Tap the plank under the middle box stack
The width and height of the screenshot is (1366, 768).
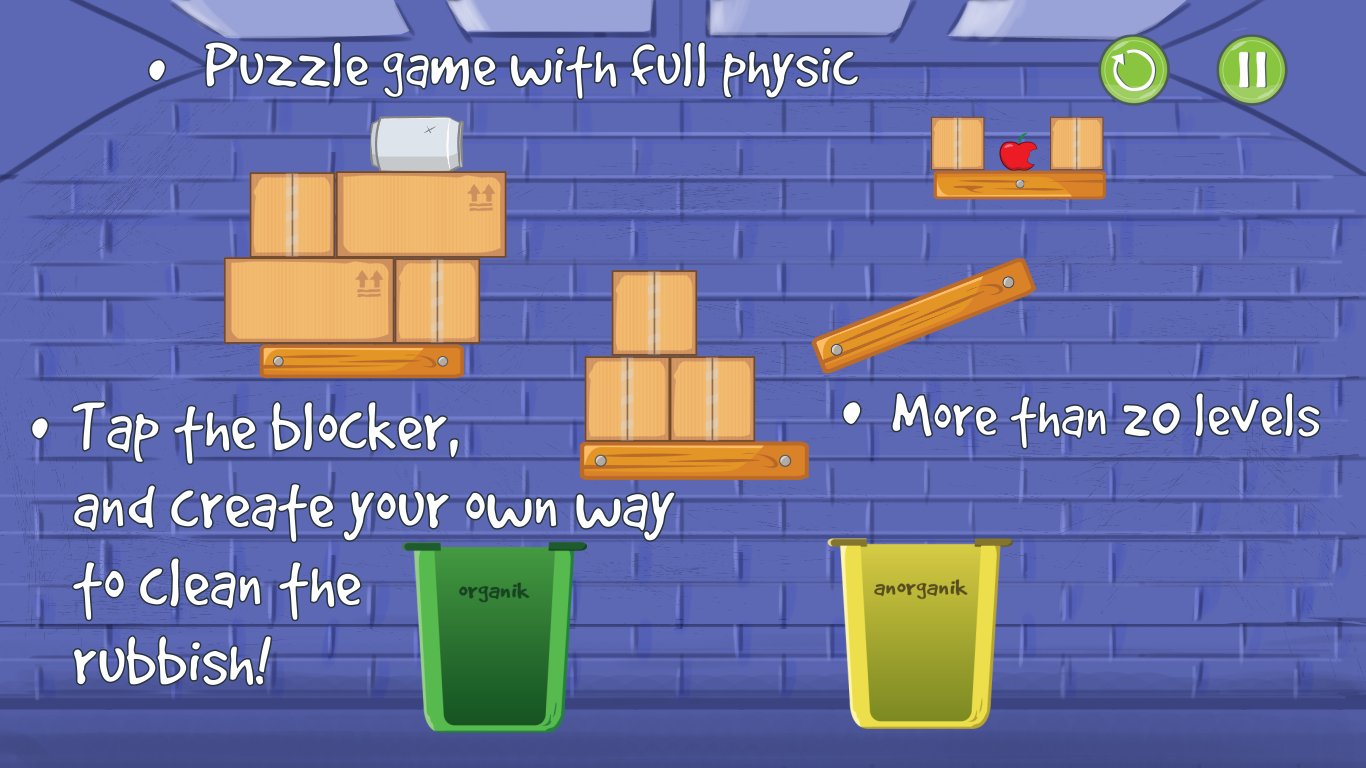693,460
